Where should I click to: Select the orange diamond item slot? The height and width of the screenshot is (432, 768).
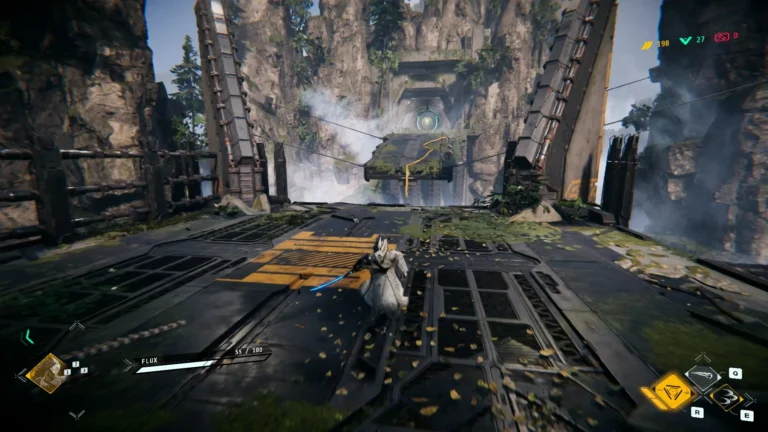(x=46, y=373)
